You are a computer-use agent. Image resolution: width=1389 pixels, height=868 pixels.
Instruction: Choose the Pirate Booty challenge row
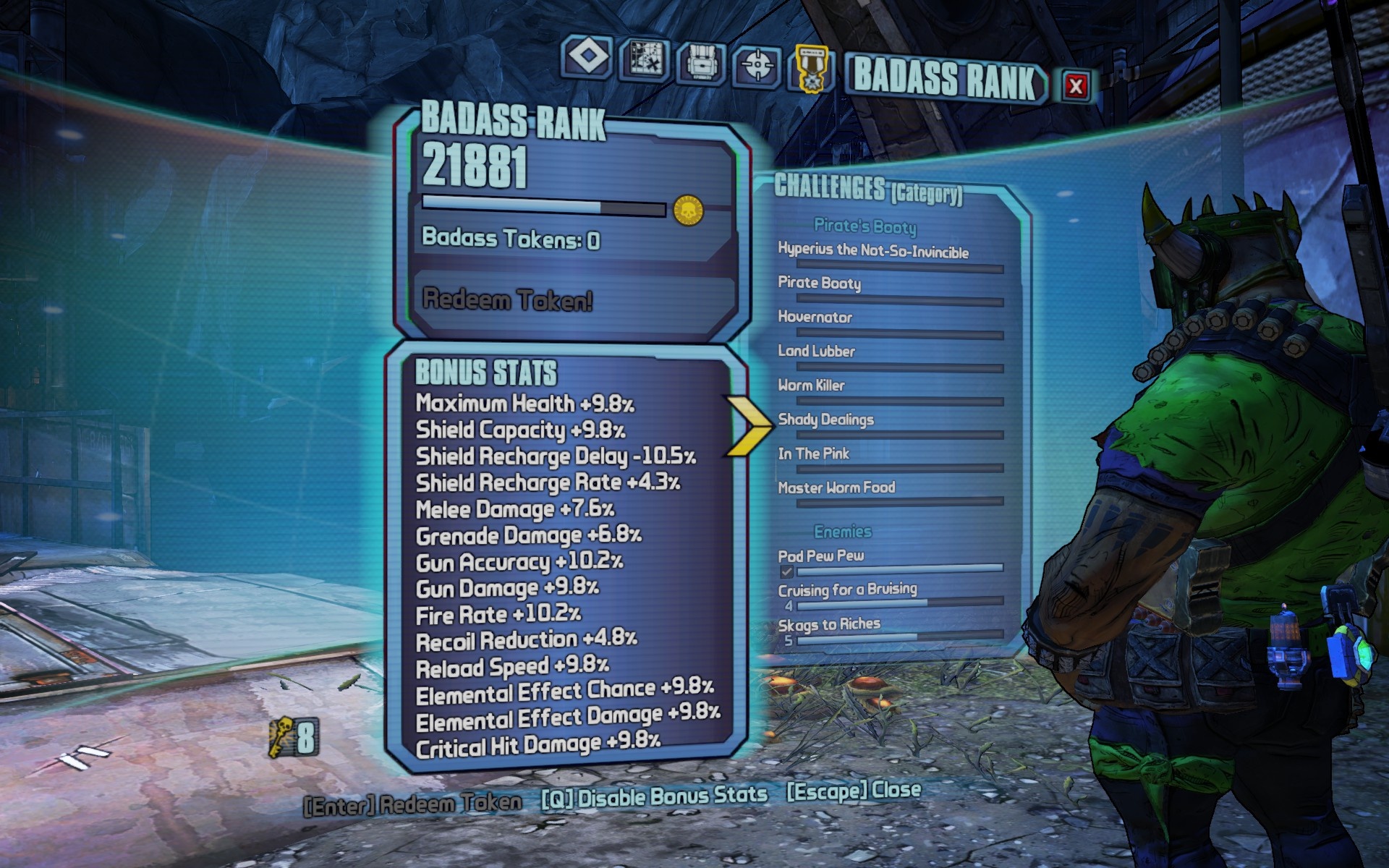point(820,283)
